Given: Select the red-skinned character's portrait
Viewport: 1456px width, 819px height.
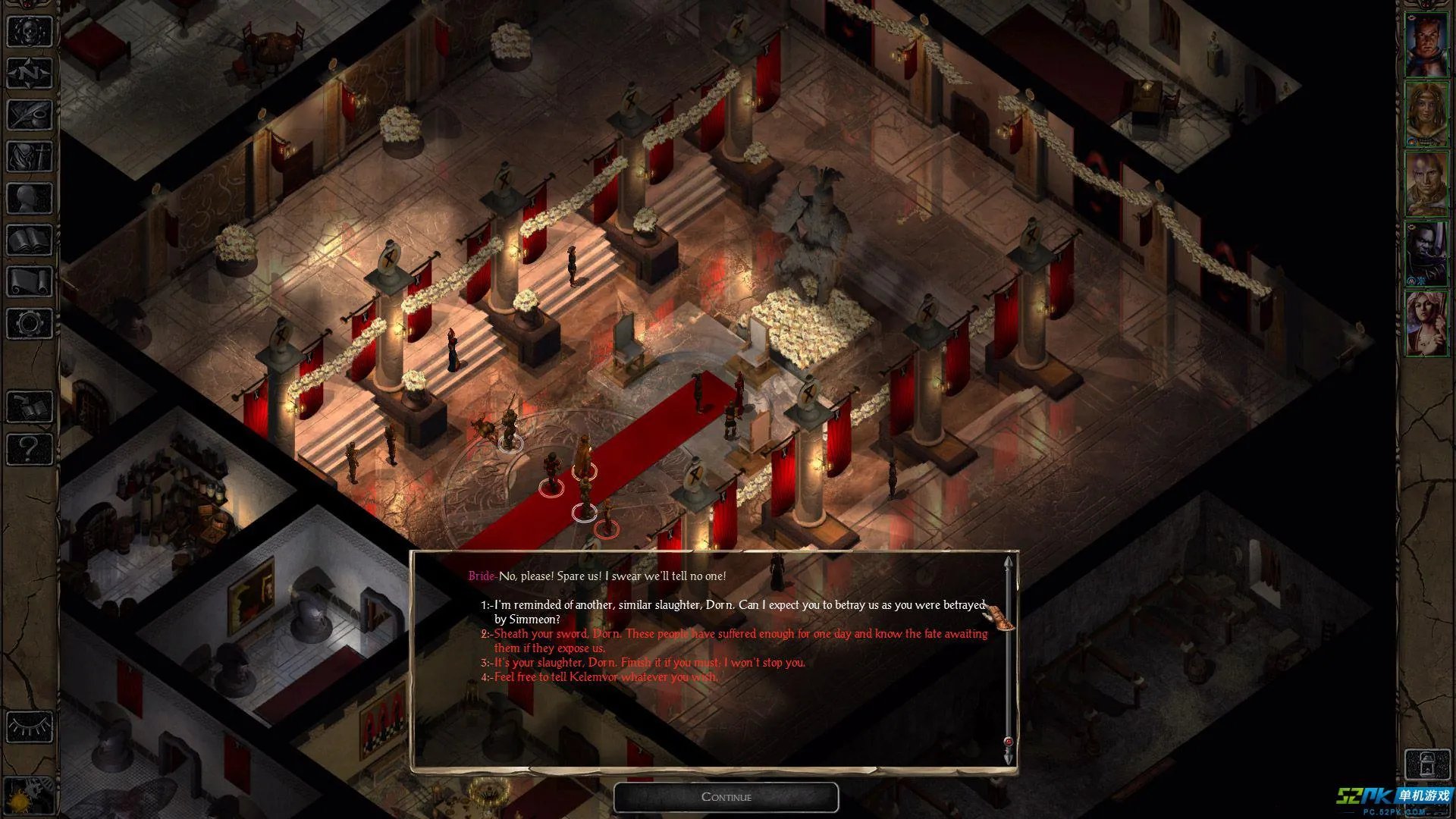Looking at the screenshot, I should click(x=1426, y=44).
